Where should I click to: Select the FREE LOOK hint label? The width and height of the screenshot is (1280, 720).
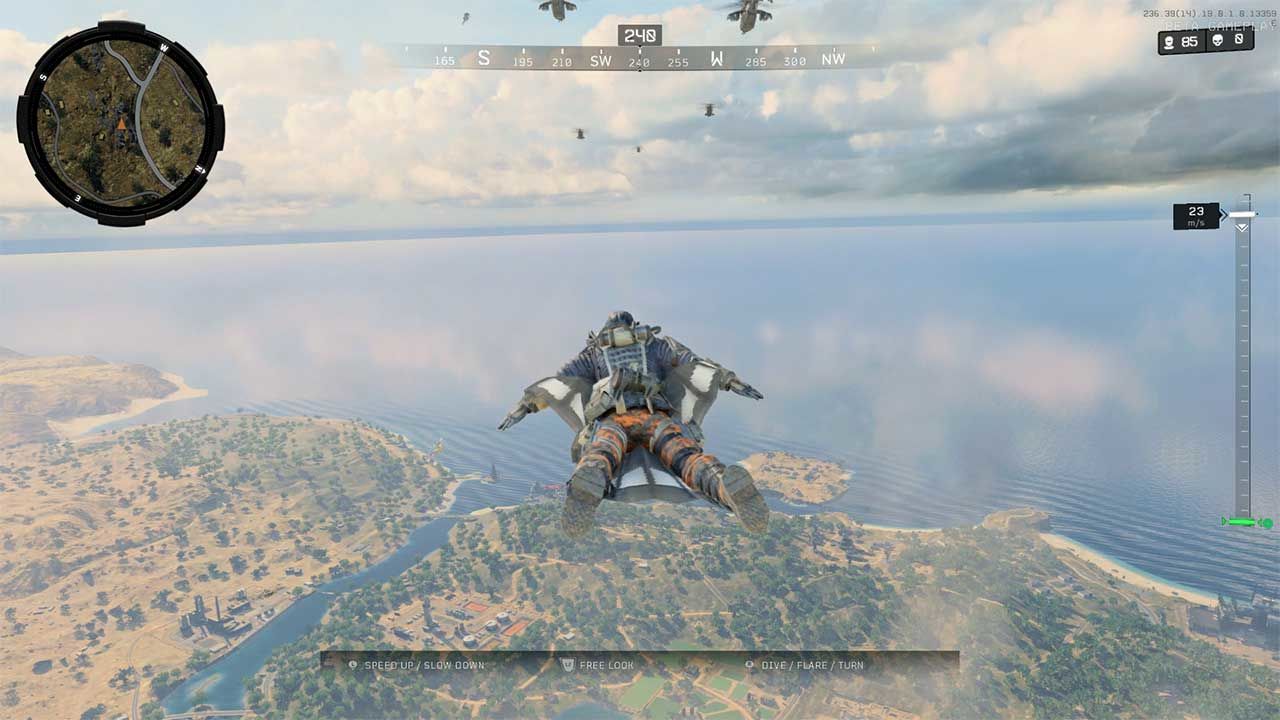606,665
